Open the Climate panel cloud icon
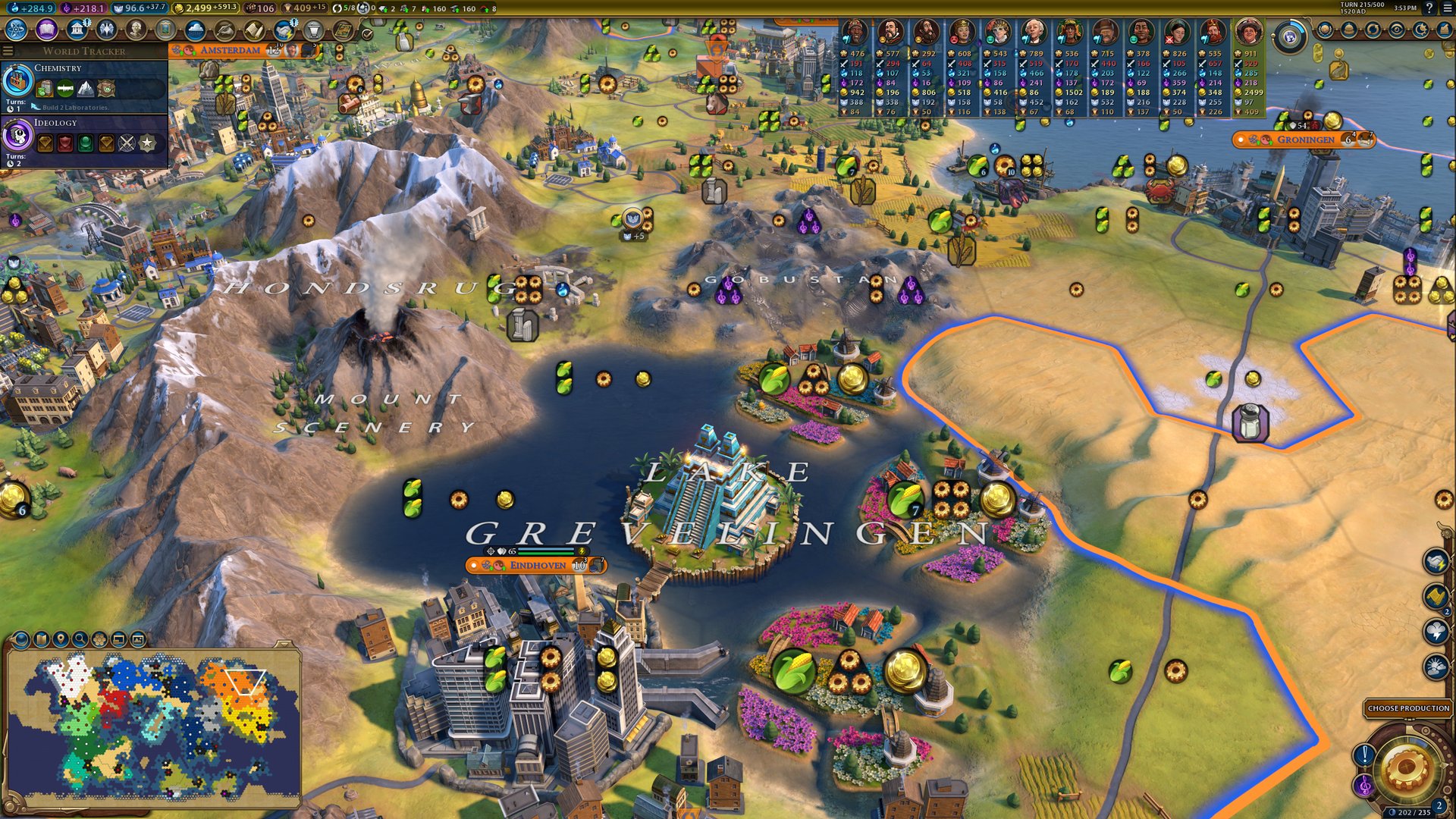 point(195,30)
